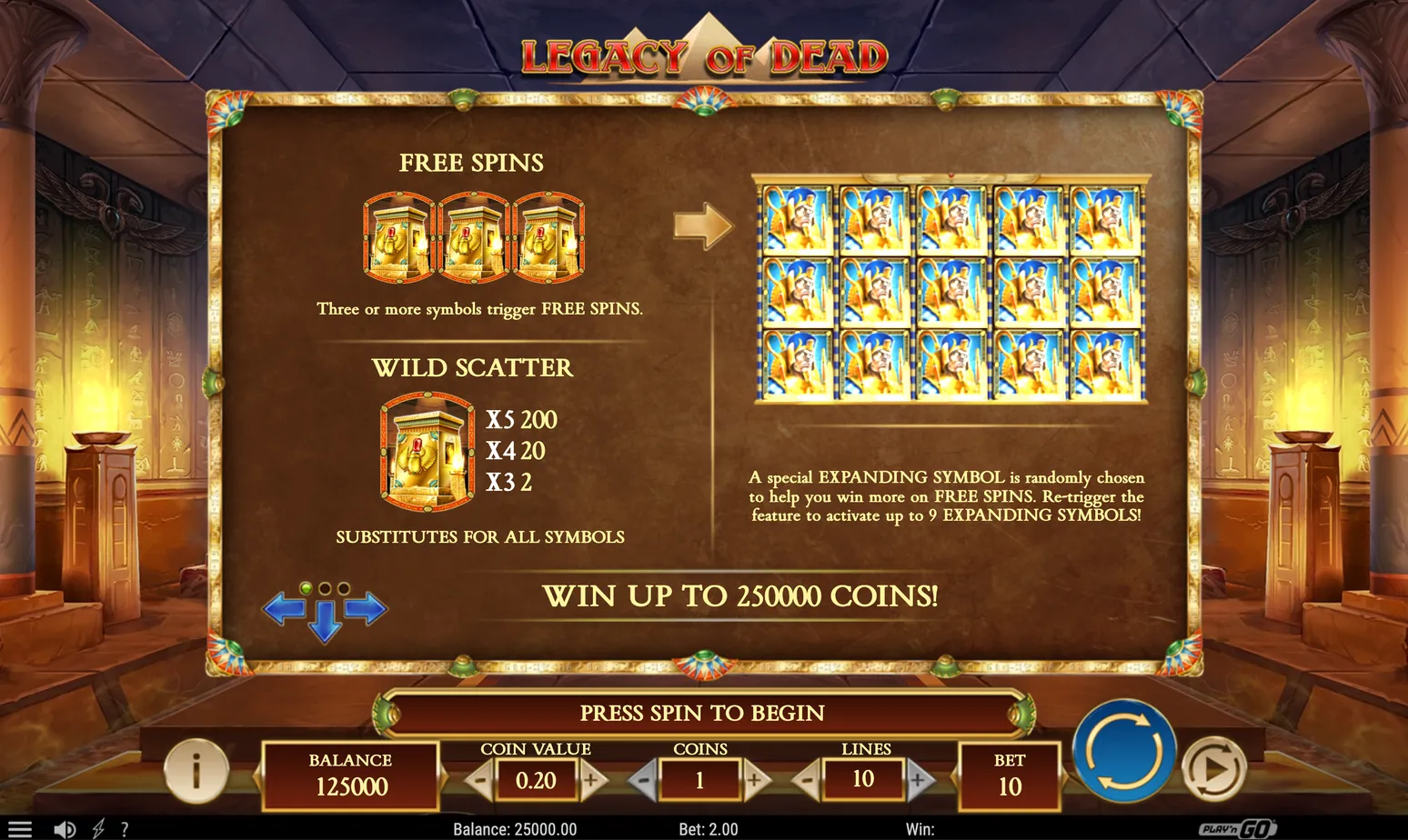Reduce the number of coins
Screen dimensions: 1408x840
[x=643, y=780]
